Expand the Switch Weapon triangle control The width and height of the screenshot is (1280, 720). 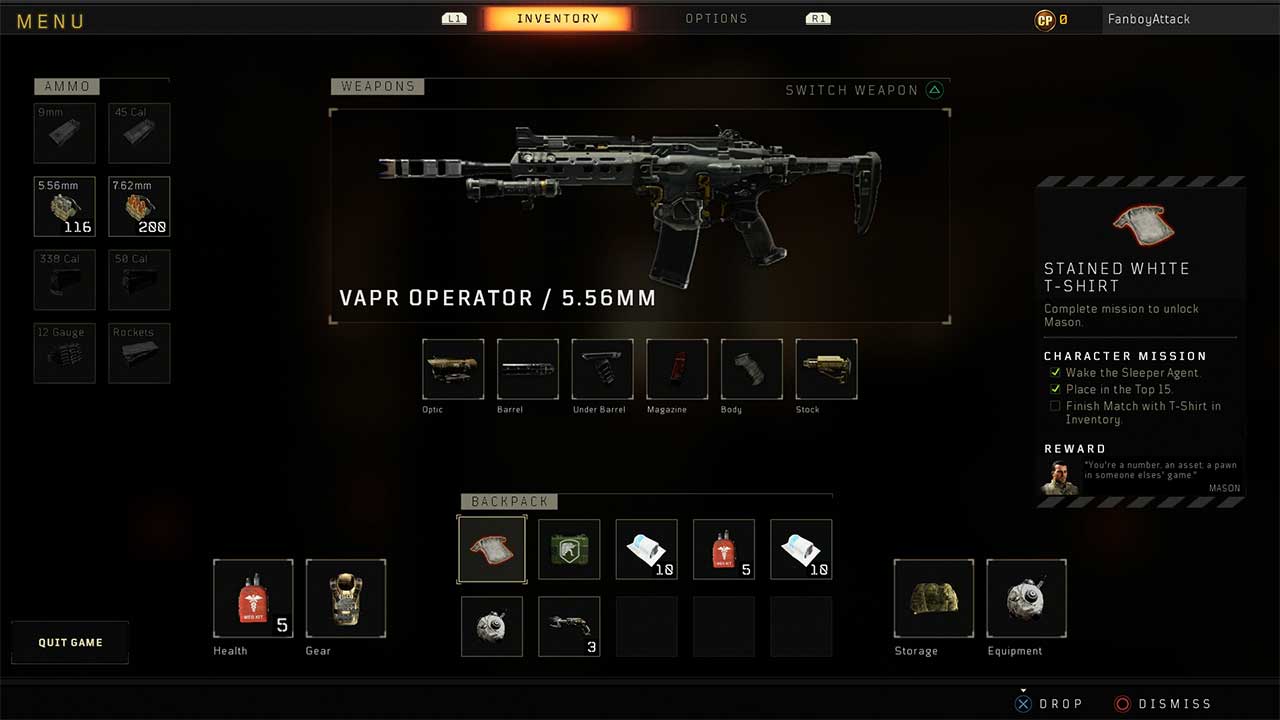point(935,89)
